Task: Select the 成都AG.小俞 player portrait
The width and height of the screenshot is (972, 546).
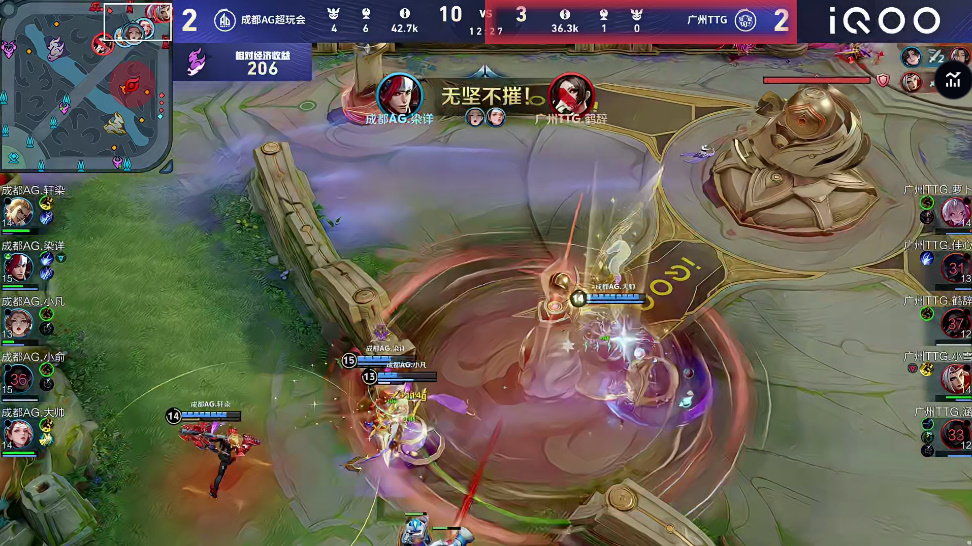Action: click(x=18, y=377)
